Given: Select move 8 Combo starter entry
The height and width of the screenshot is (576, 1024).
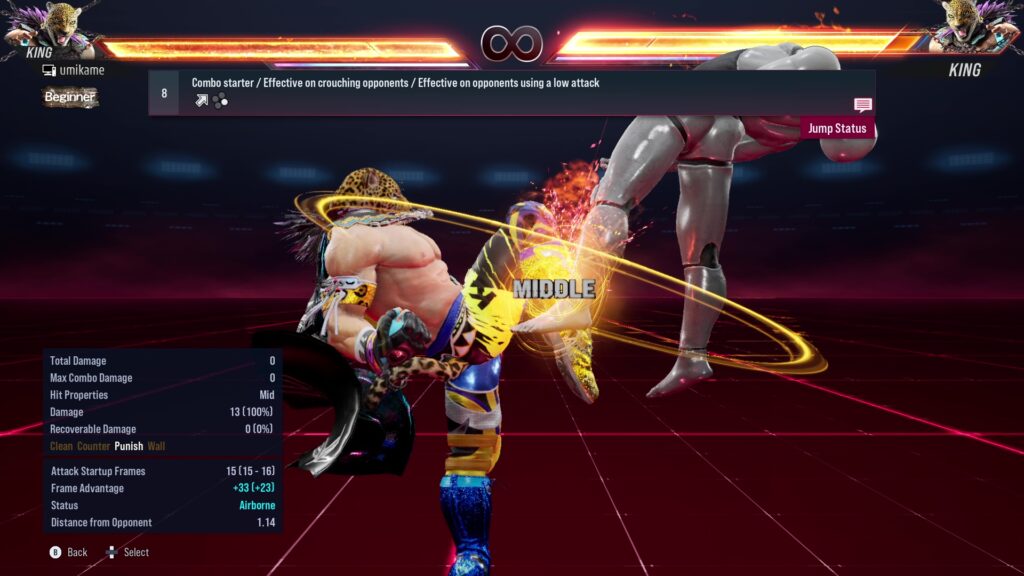Looking at the screenshot, I should [x=395, y=84].
